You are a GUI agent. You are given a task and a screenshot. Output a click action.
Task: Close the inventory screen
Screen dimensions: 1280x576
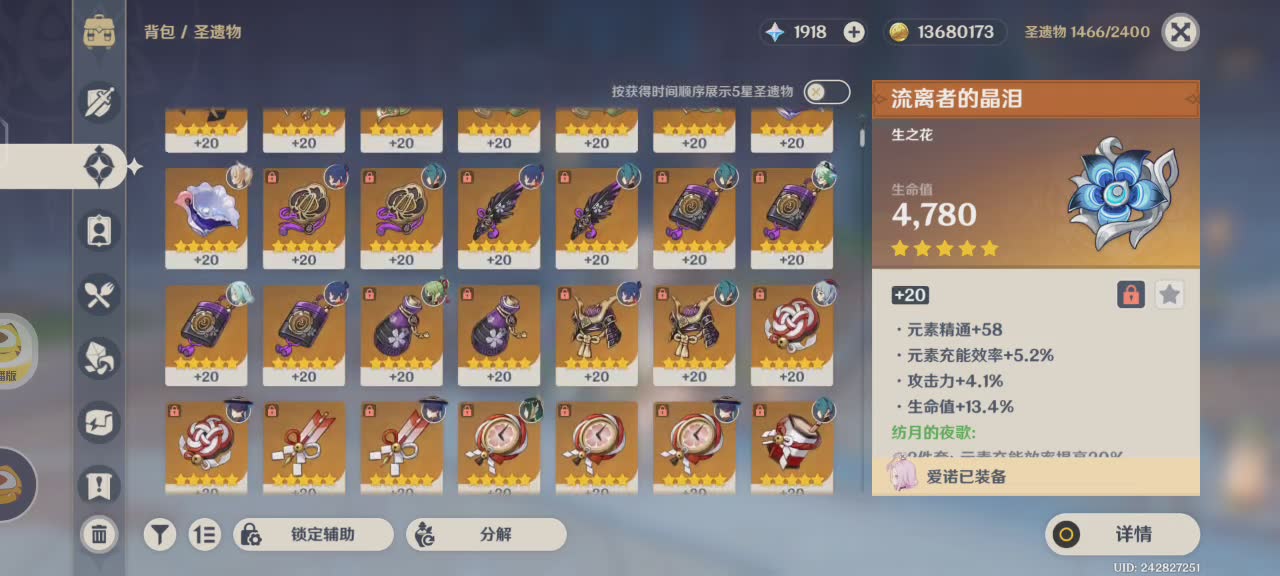[x=1181, y=32]
